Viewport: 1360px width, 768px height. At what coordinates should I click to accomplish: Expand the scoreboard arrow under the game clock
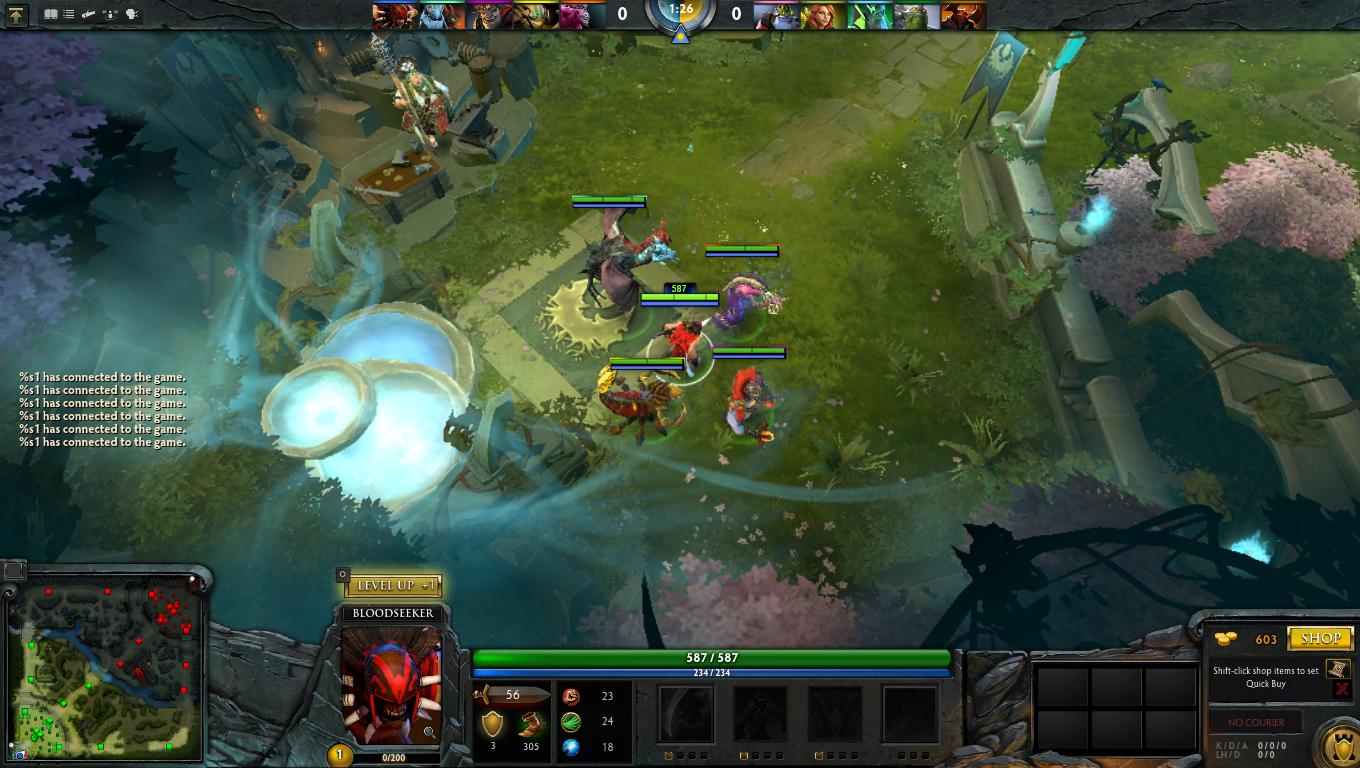tap(680, 34)
